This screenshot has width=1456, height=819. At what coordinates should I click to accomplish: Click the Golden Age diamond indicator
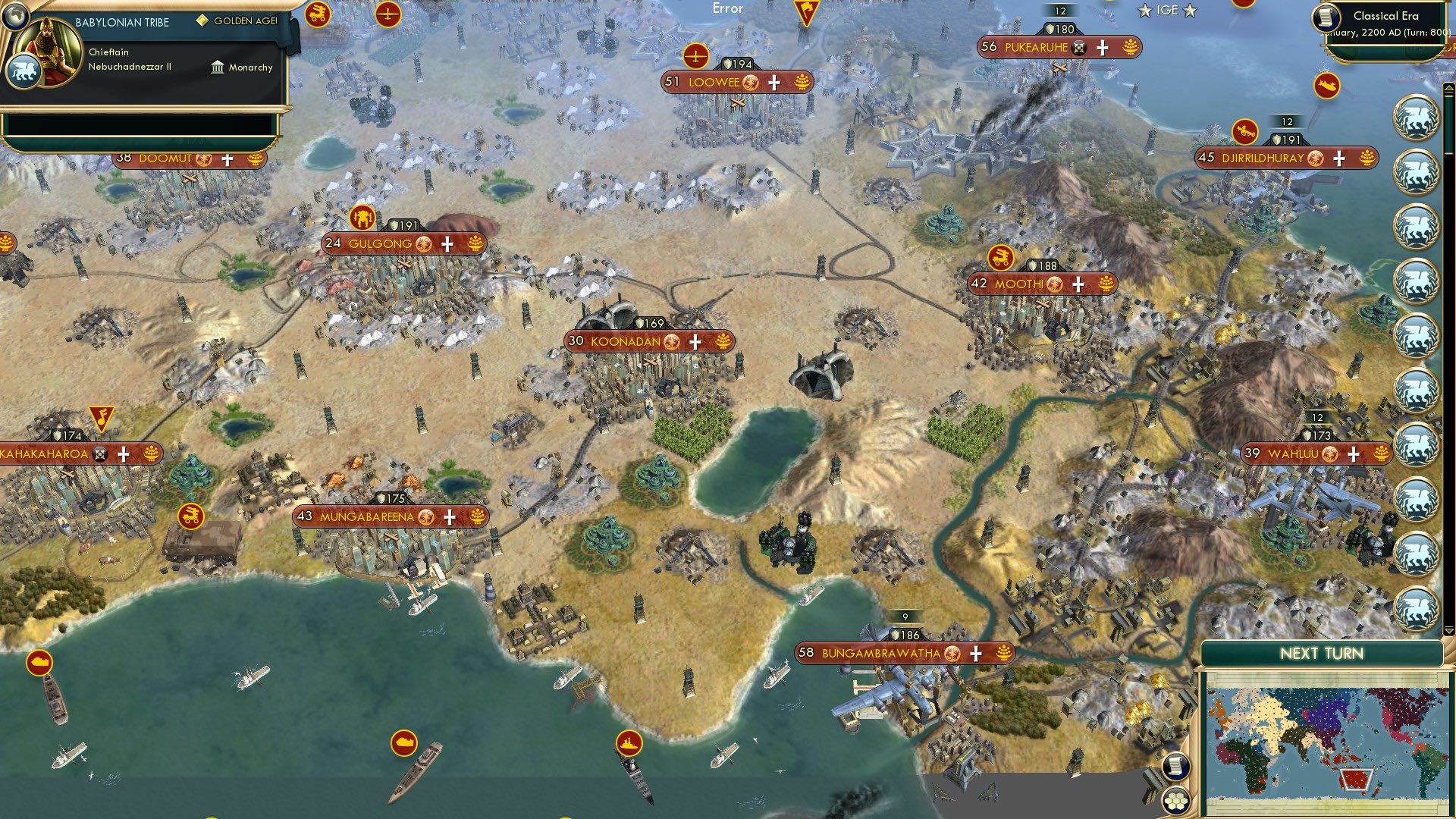click(202, 21)
